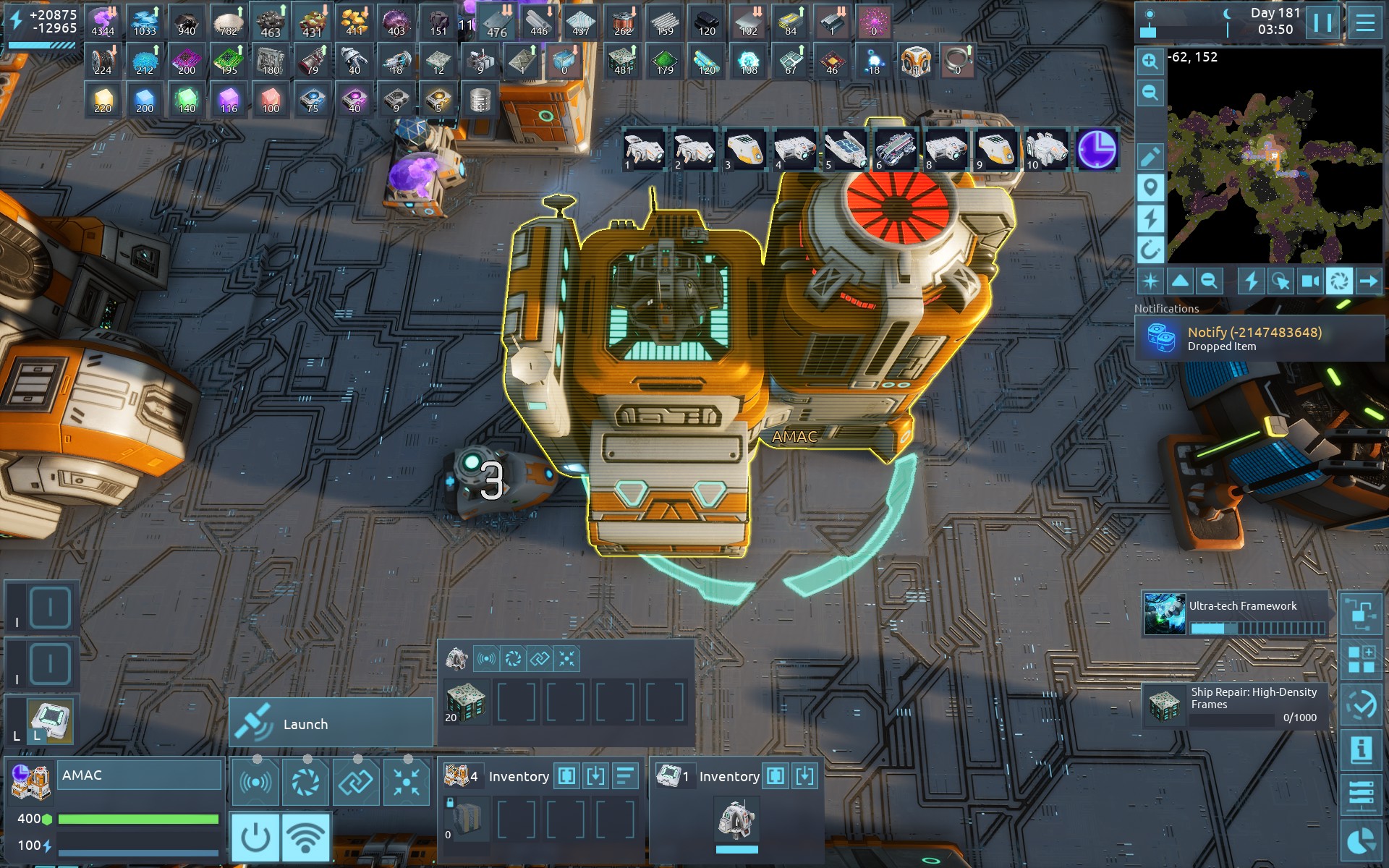Open the pie chart statistics panel
The height and width of the screenshot is (868, 1389).
pos(1361,841)
